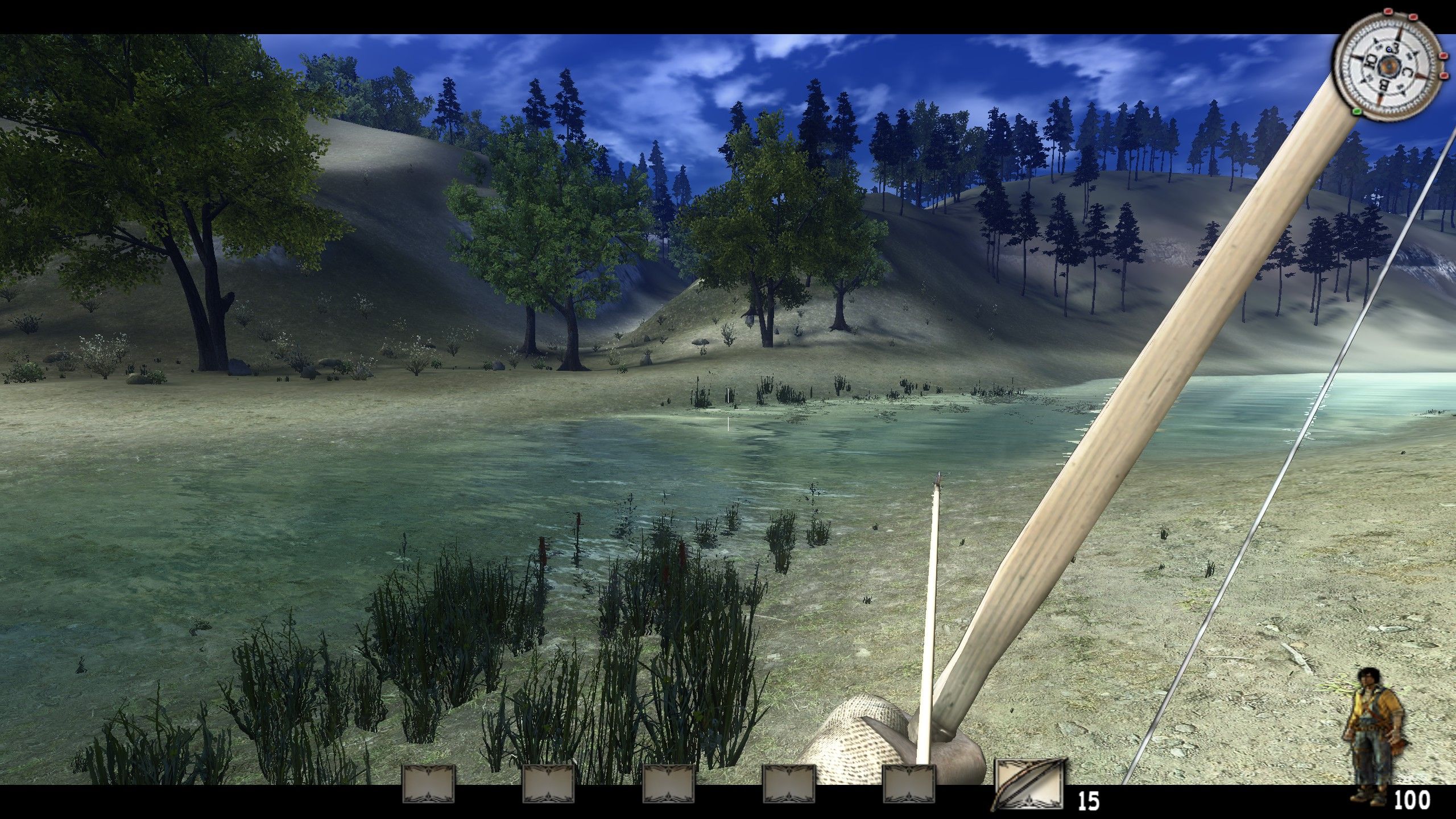
Task: Click the topmost red marker on the compass
Action: pyautogui.click(x=1388, y=11)
